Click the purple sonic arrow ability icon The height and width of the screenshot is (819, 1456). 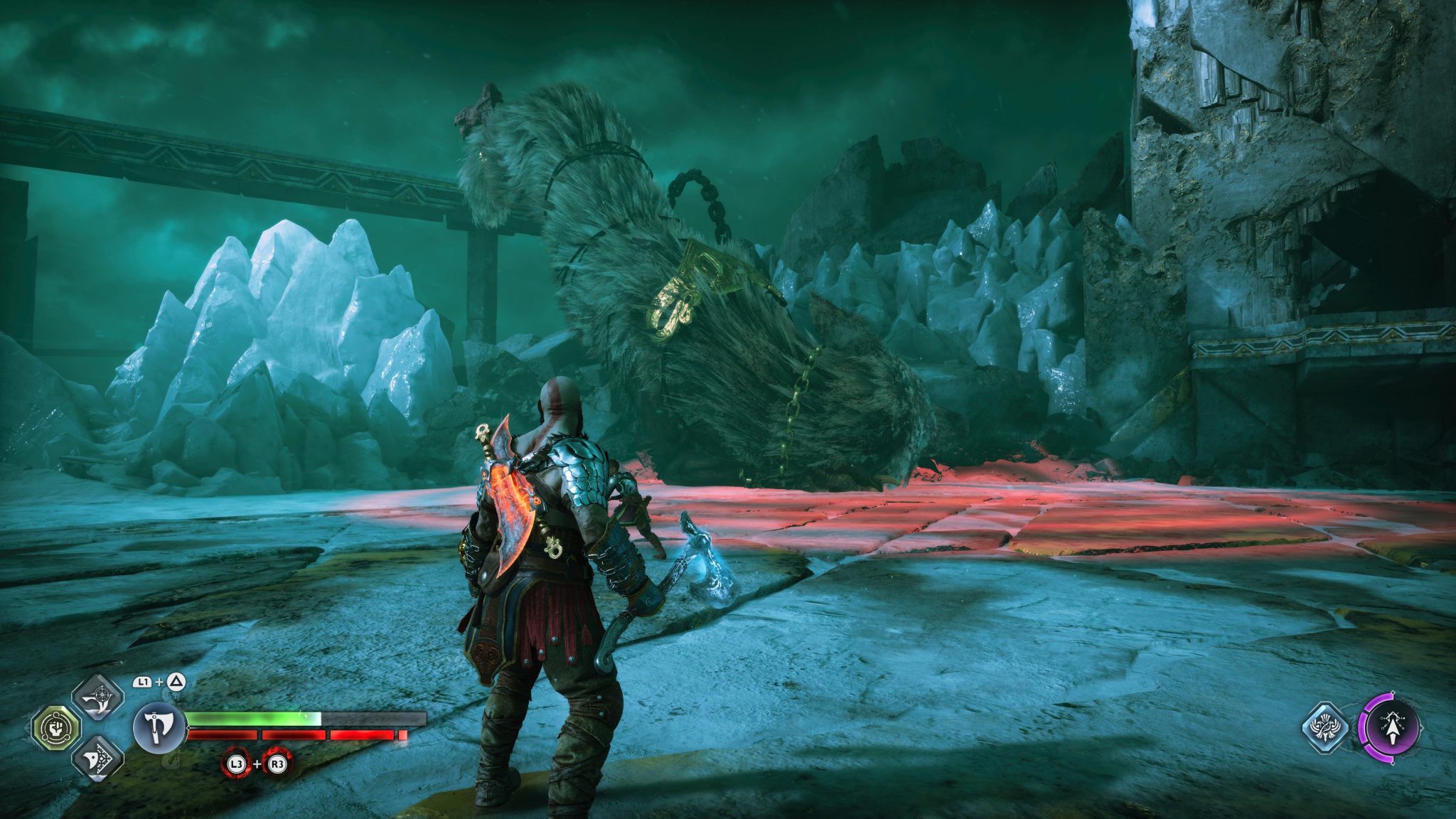[x=1393, y=727]
